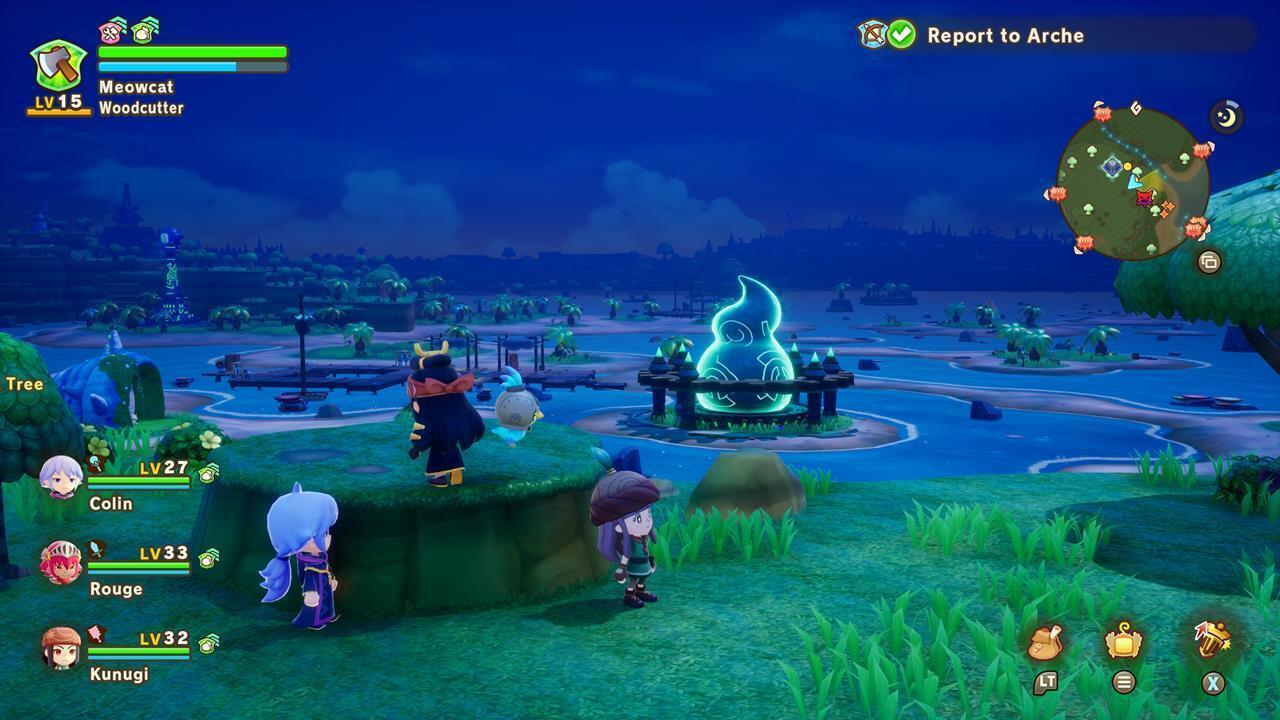Image resolution: width=1280 pixels, height=720 pixels.
Task: Toggle the map layers icon below the minimap
Action: point(1208,259)
